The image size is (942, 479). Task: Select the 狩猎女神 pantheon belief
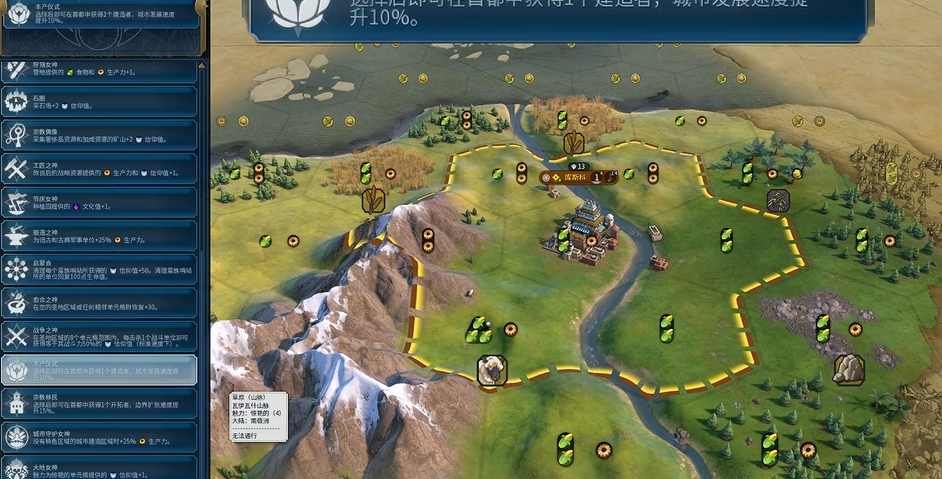100,70
